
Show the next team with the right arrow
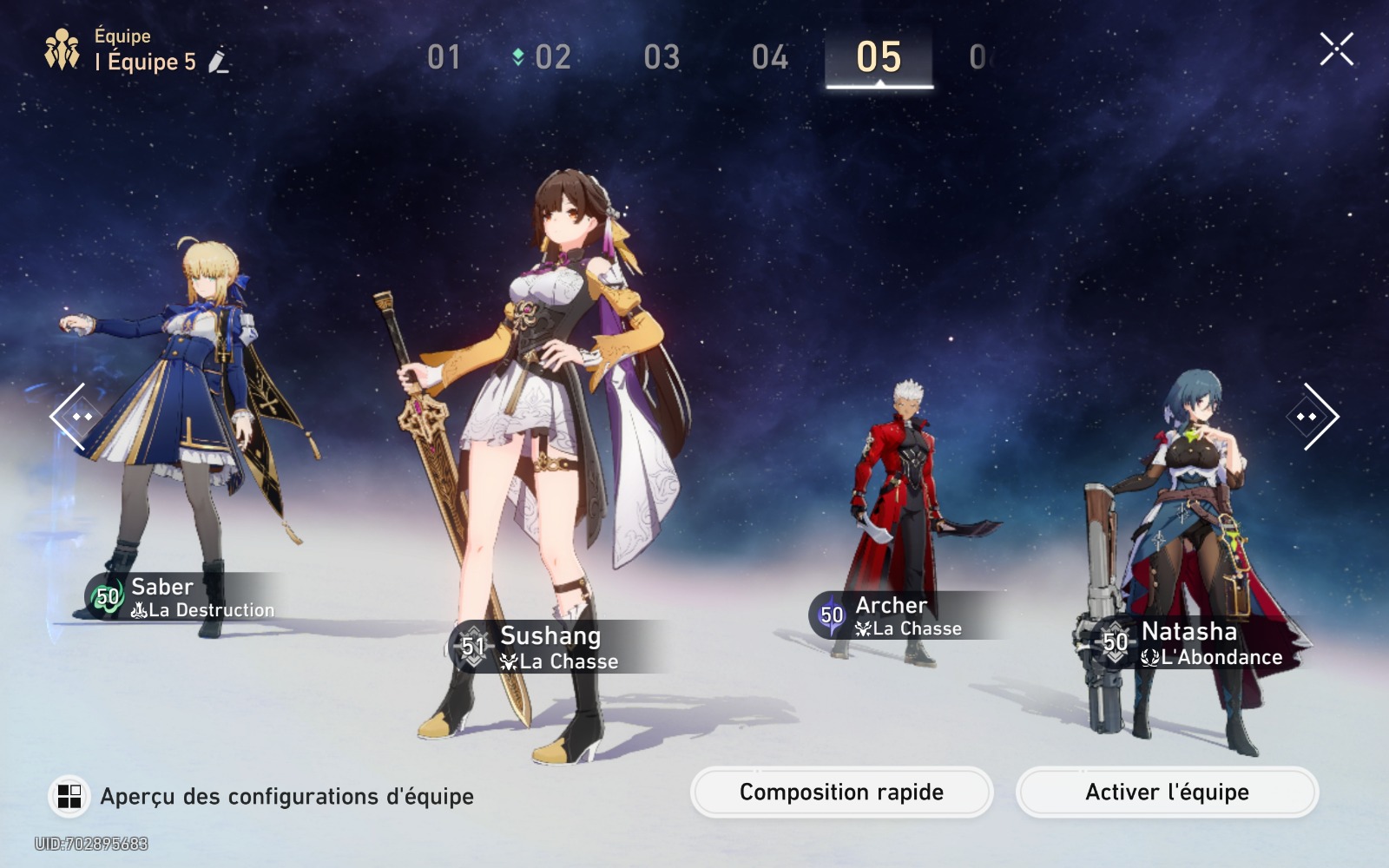[x=1315, y=417]
